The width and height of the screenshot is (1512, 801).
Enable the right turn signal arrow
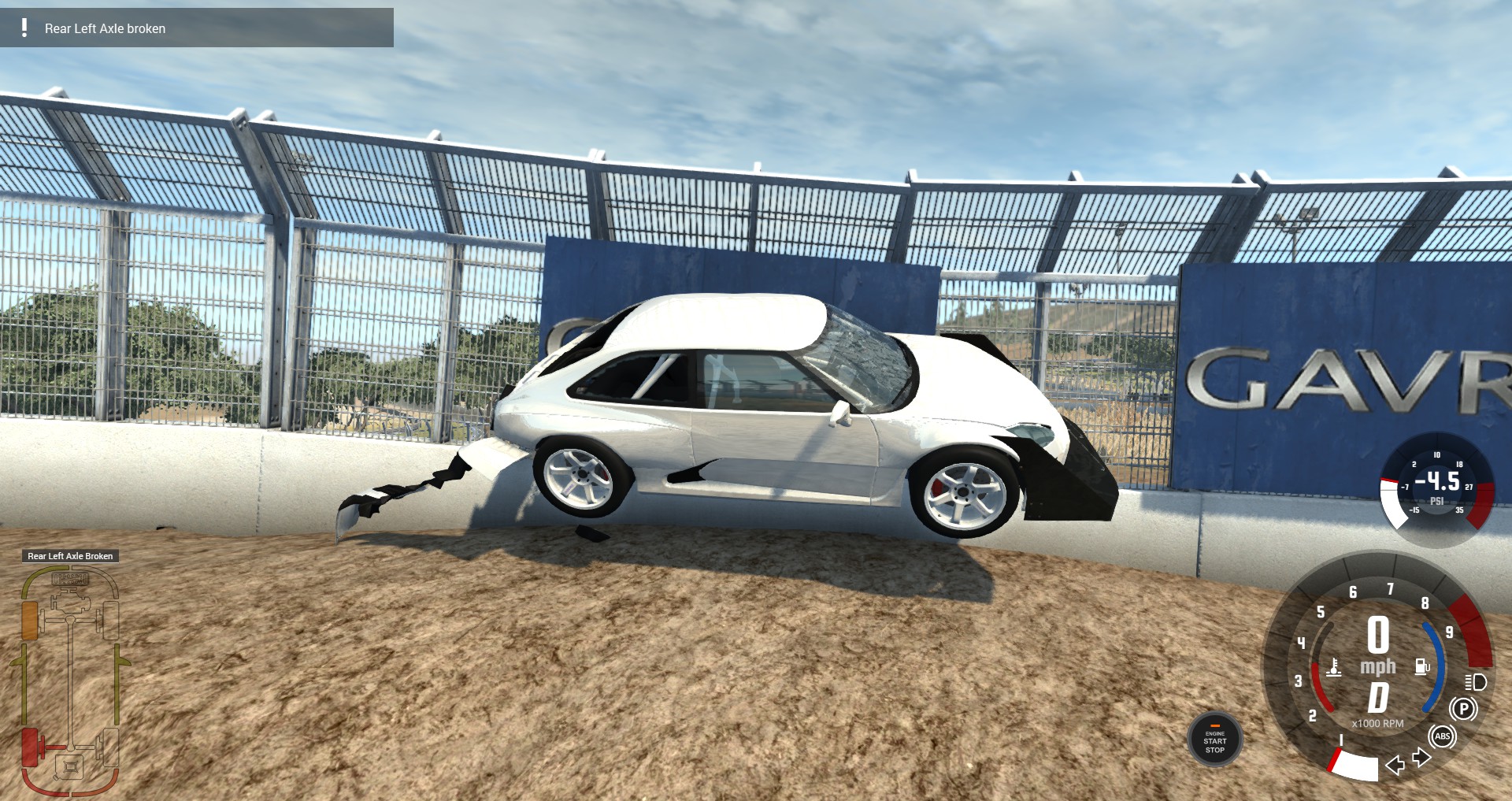tap(1421, 756)
